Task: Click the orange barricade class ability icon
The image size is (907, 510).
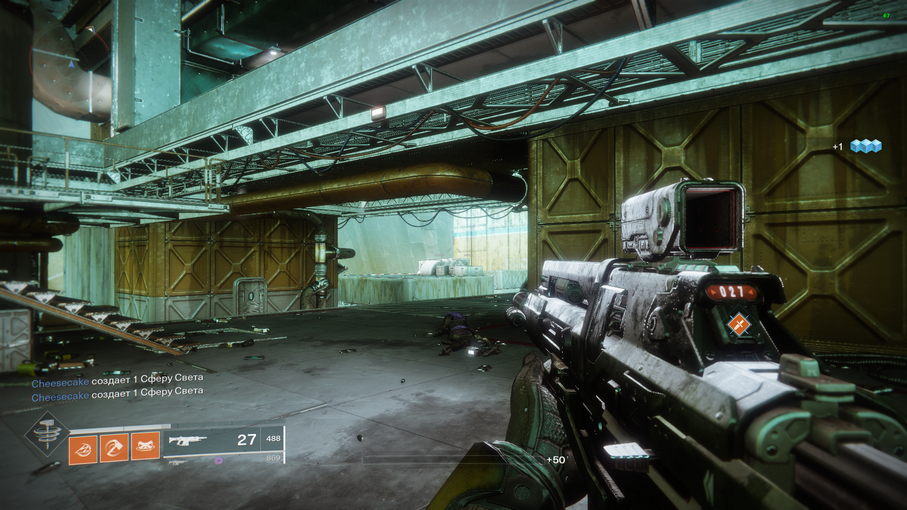Action: (x=145, y=446)
